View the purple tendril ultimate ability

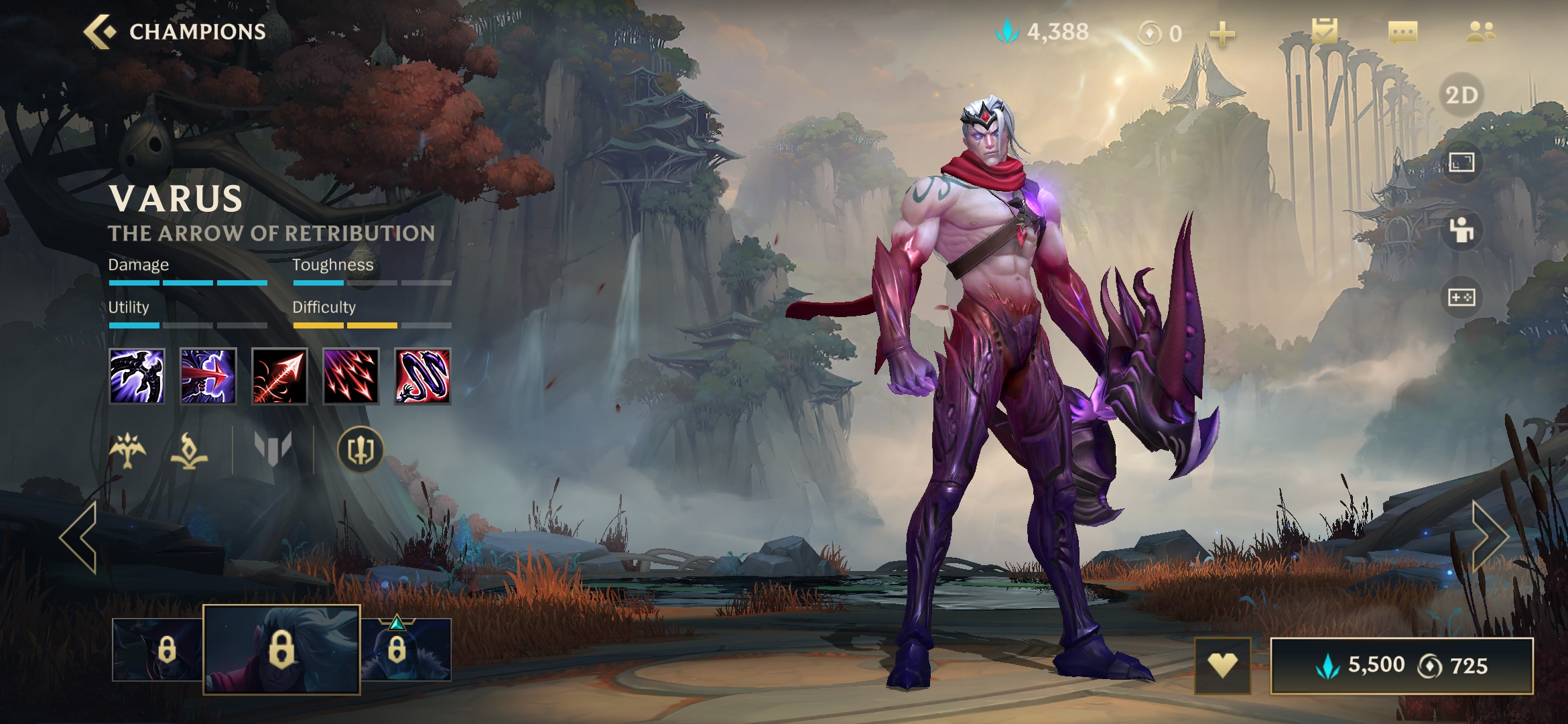click(x=422, y=376)
